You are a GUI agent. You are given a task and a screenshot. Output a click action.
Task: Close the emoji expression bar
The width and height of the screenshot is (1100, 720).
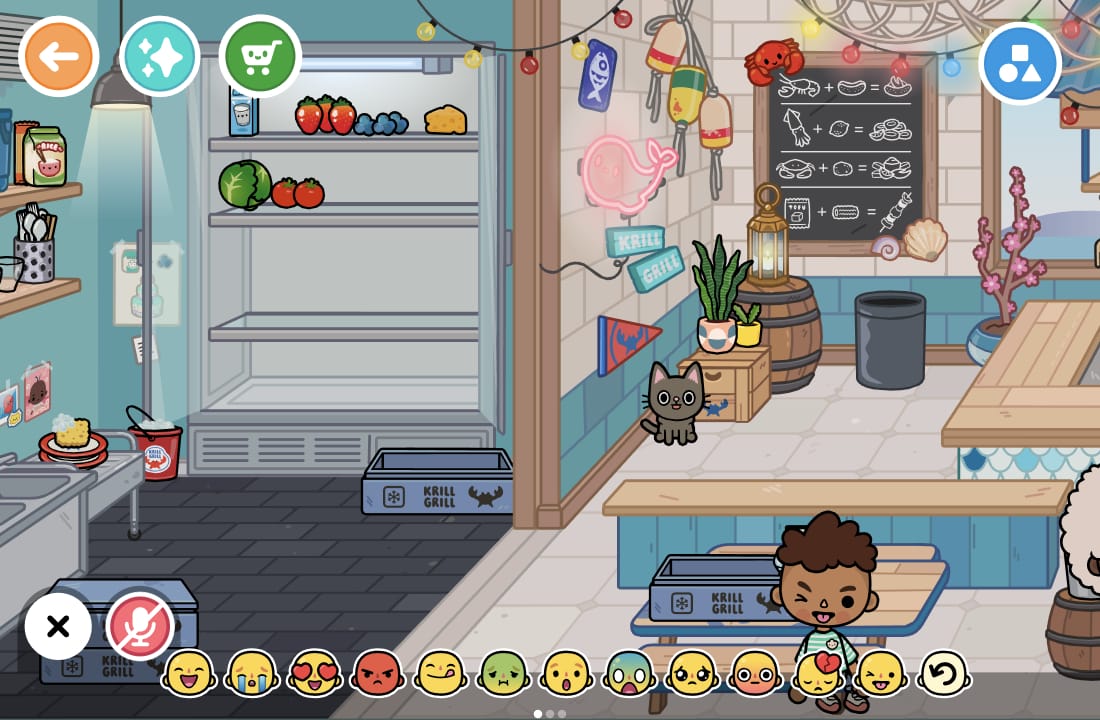coord(58,627)
